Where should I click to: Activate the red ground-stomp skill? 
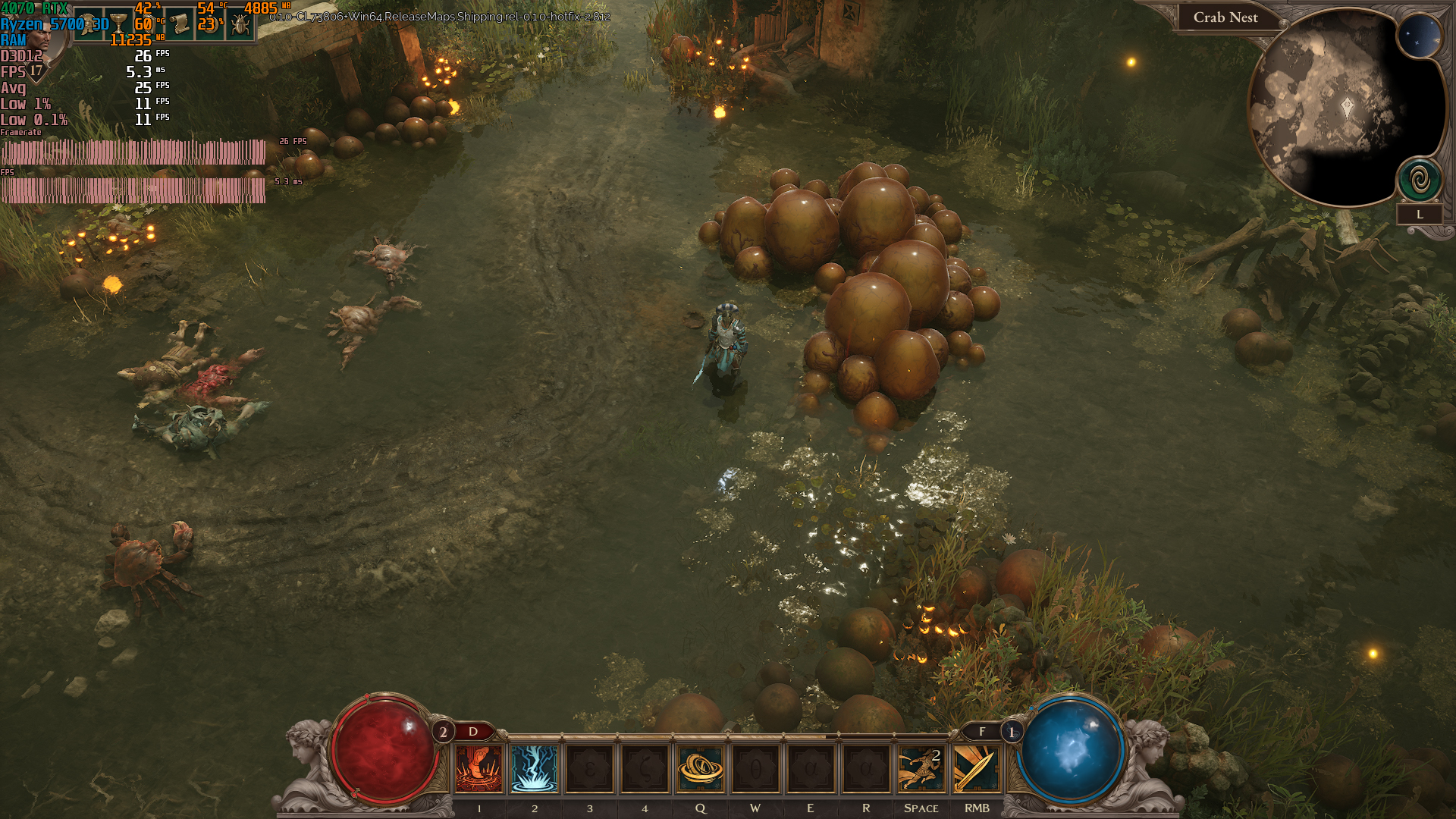click(479, 768)
